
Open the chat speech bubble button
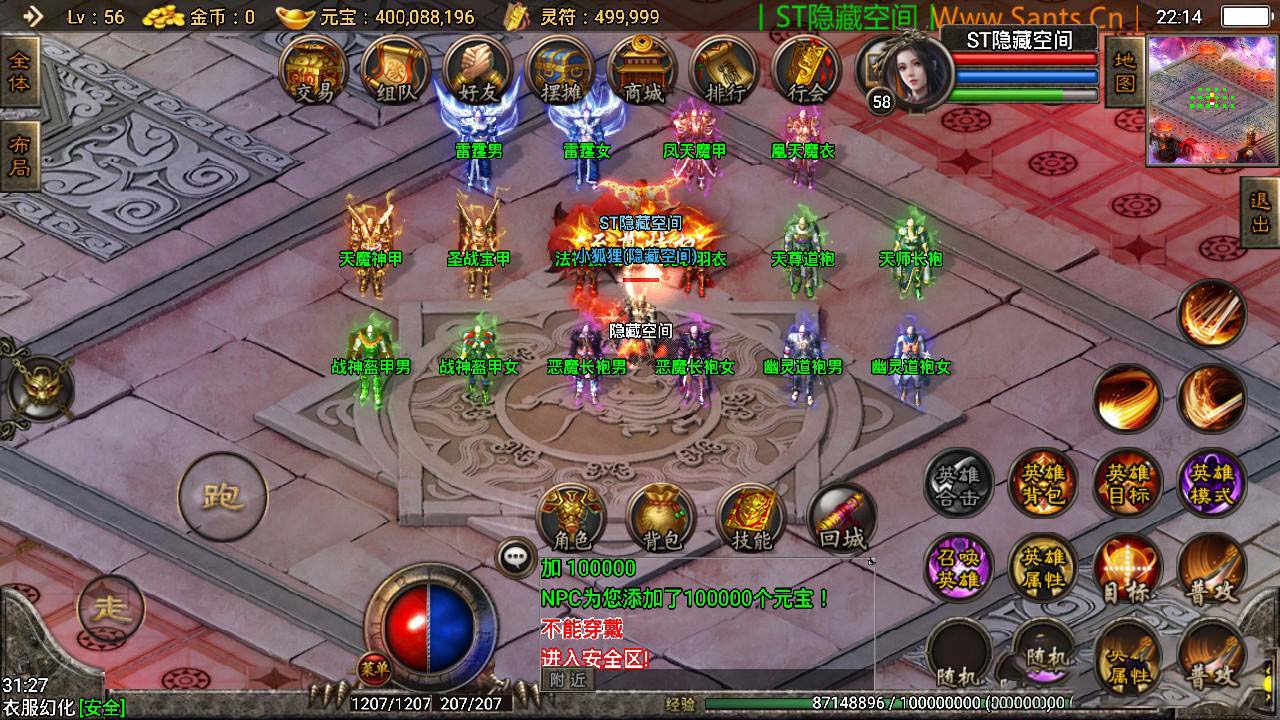517,558
